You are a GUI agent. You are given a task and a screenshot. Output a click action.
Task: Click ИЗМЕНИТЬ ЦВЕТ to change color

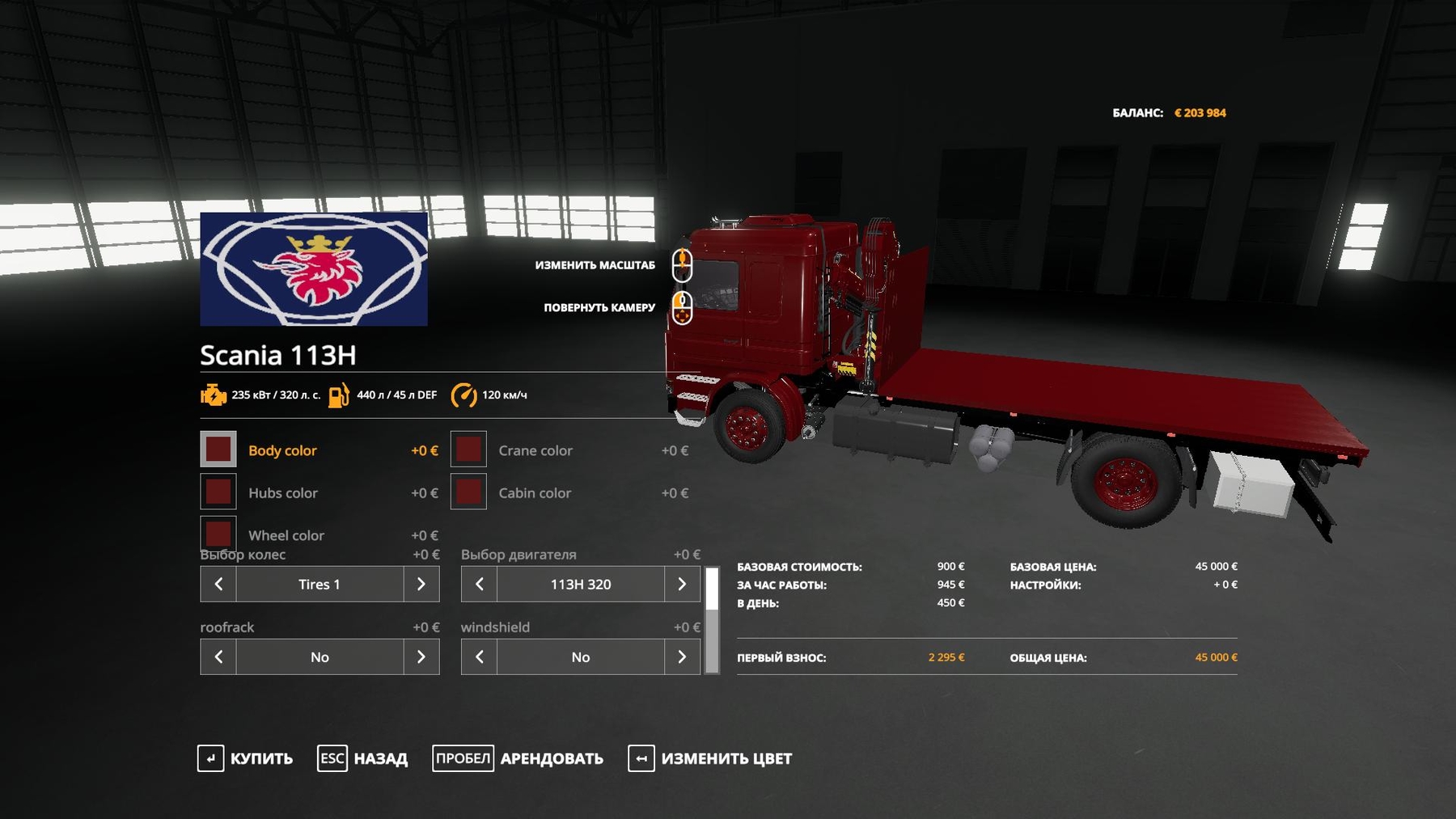710,758
